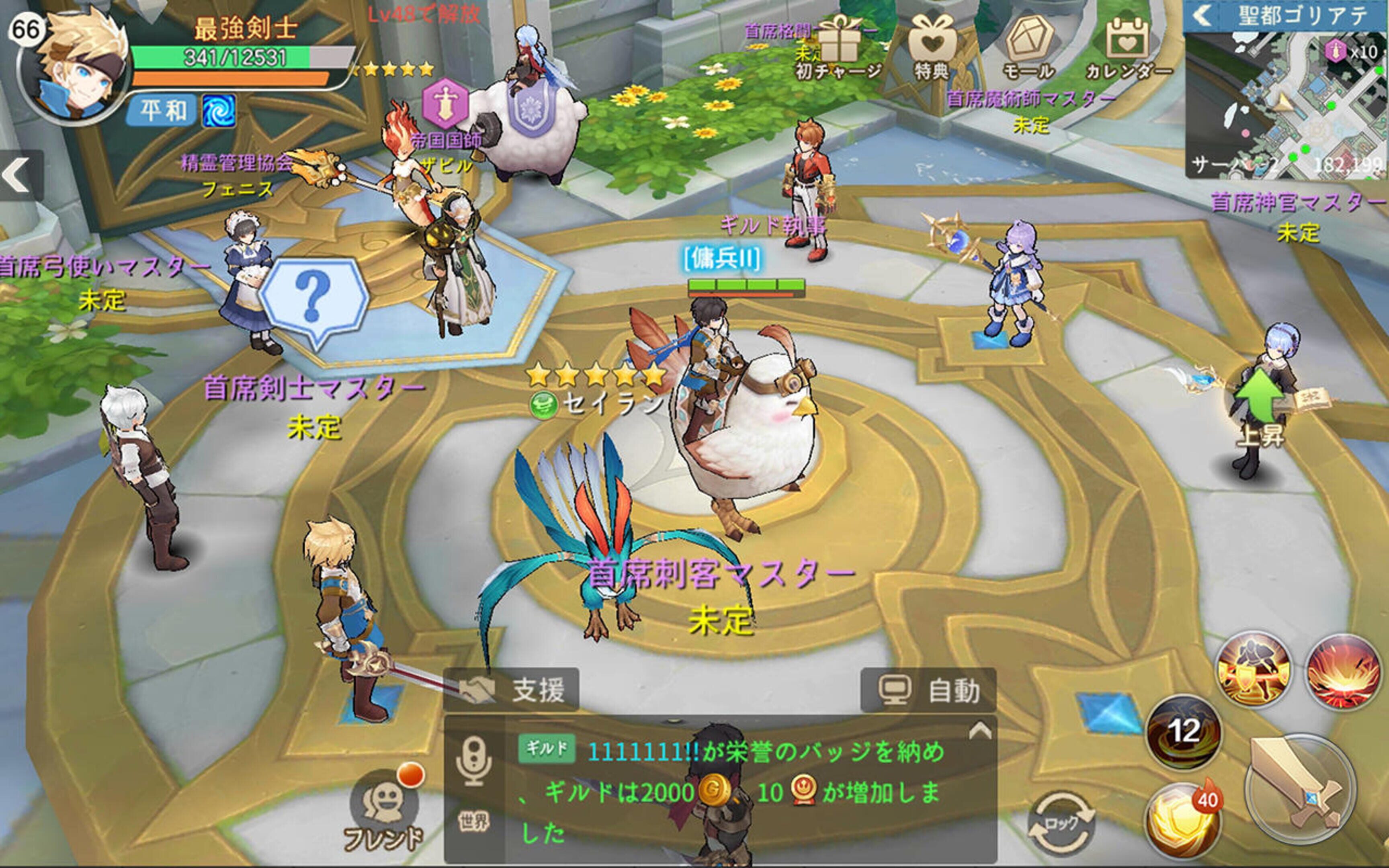
Task: Open the blue swirl buff icon
Action: pos(219,111)
